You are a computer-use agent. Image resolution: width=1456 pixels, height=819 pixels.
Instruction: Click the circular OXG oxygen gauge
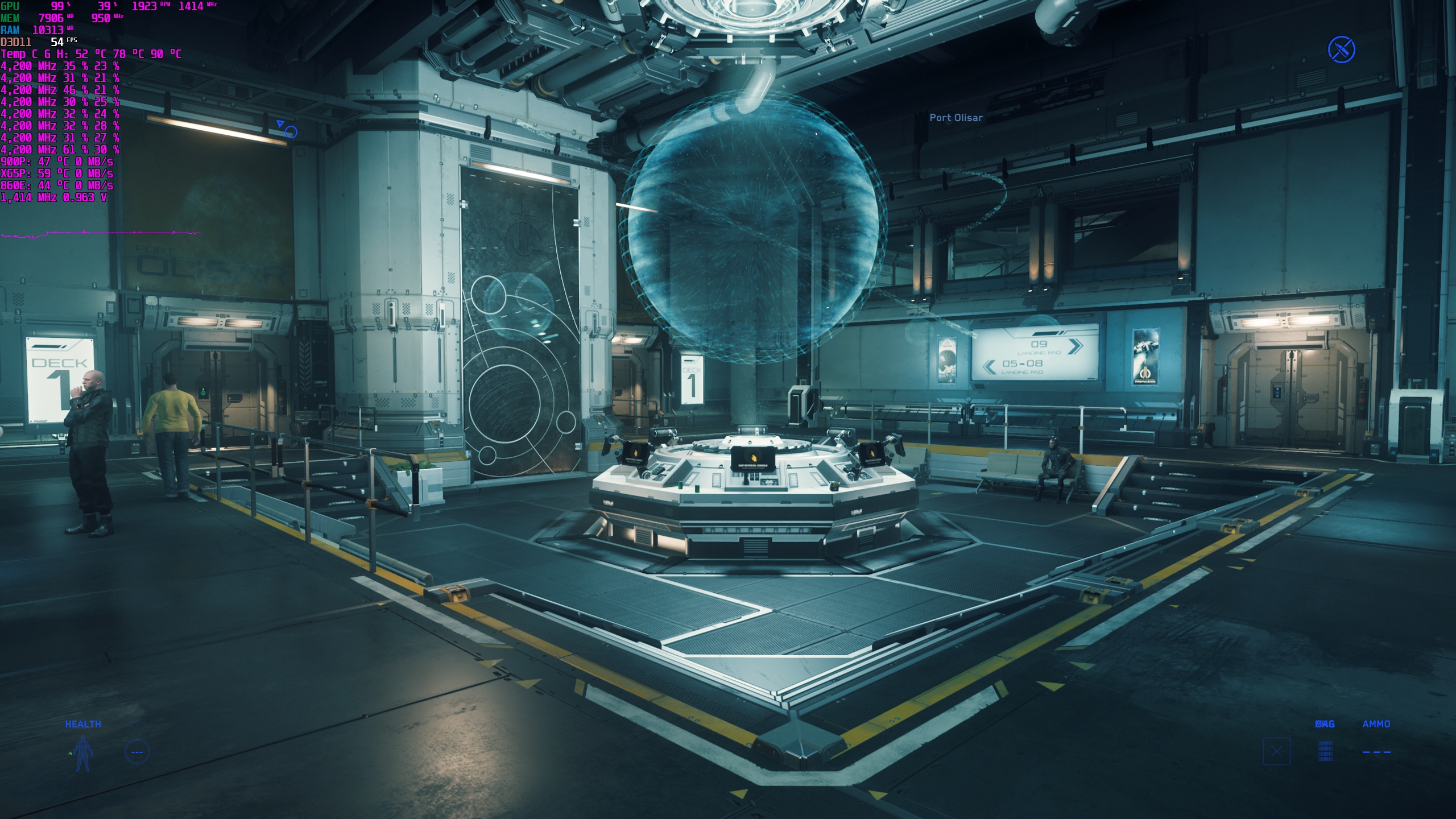137,752
